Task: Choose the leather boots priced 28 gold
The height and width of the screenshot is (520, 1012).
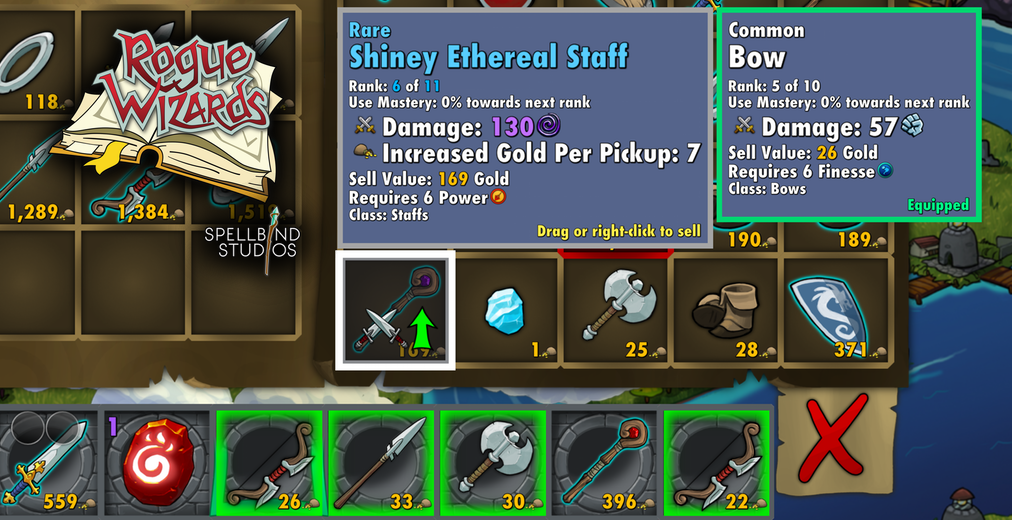Action: tap(727, 308)
